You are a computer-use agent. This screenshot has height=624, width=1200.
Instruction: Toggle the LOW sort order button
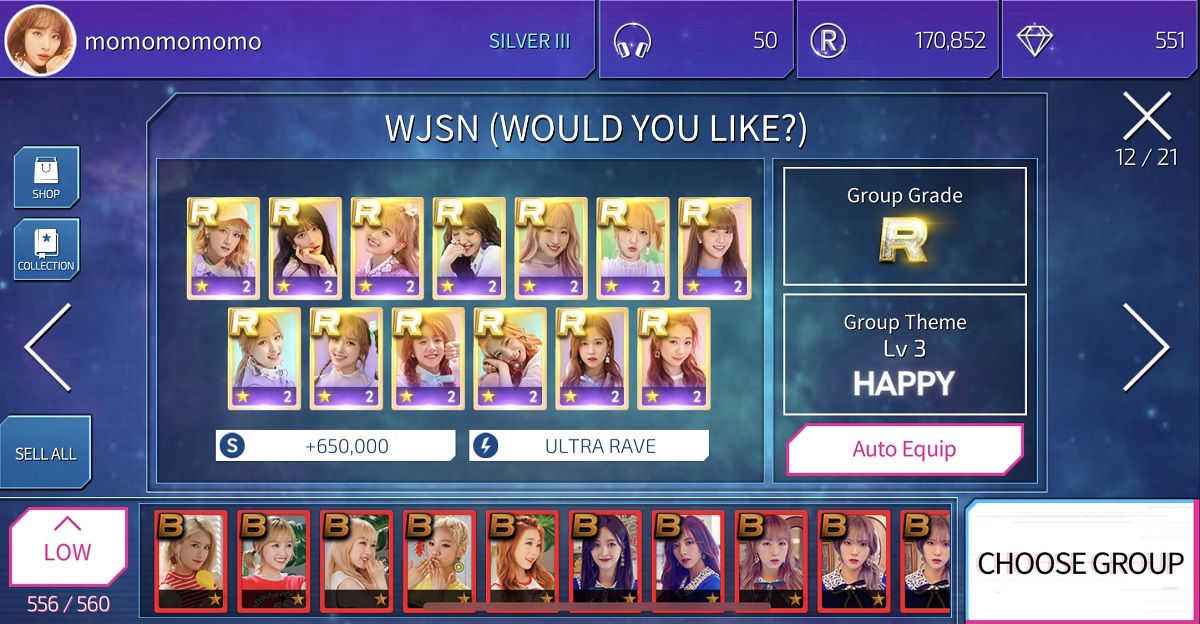pyautogui.click(x=68, y=547)
